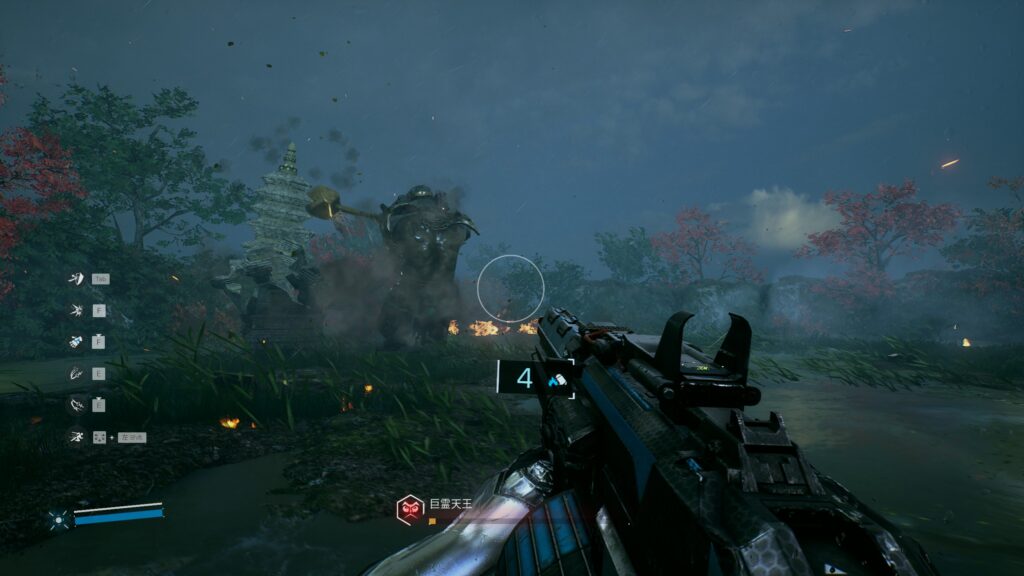Click the red-faced boss hexagon icon
Image resolution: width=1024 pixels, height=576 pixels.
point(410,509)
